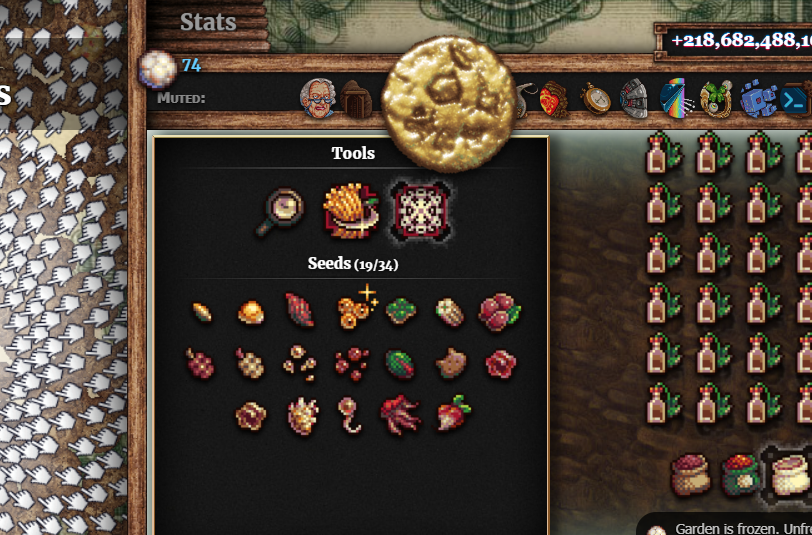The image size is (812, 535).
Task: Switch soil to the green fertilizer sack
Action: (739, 475)
